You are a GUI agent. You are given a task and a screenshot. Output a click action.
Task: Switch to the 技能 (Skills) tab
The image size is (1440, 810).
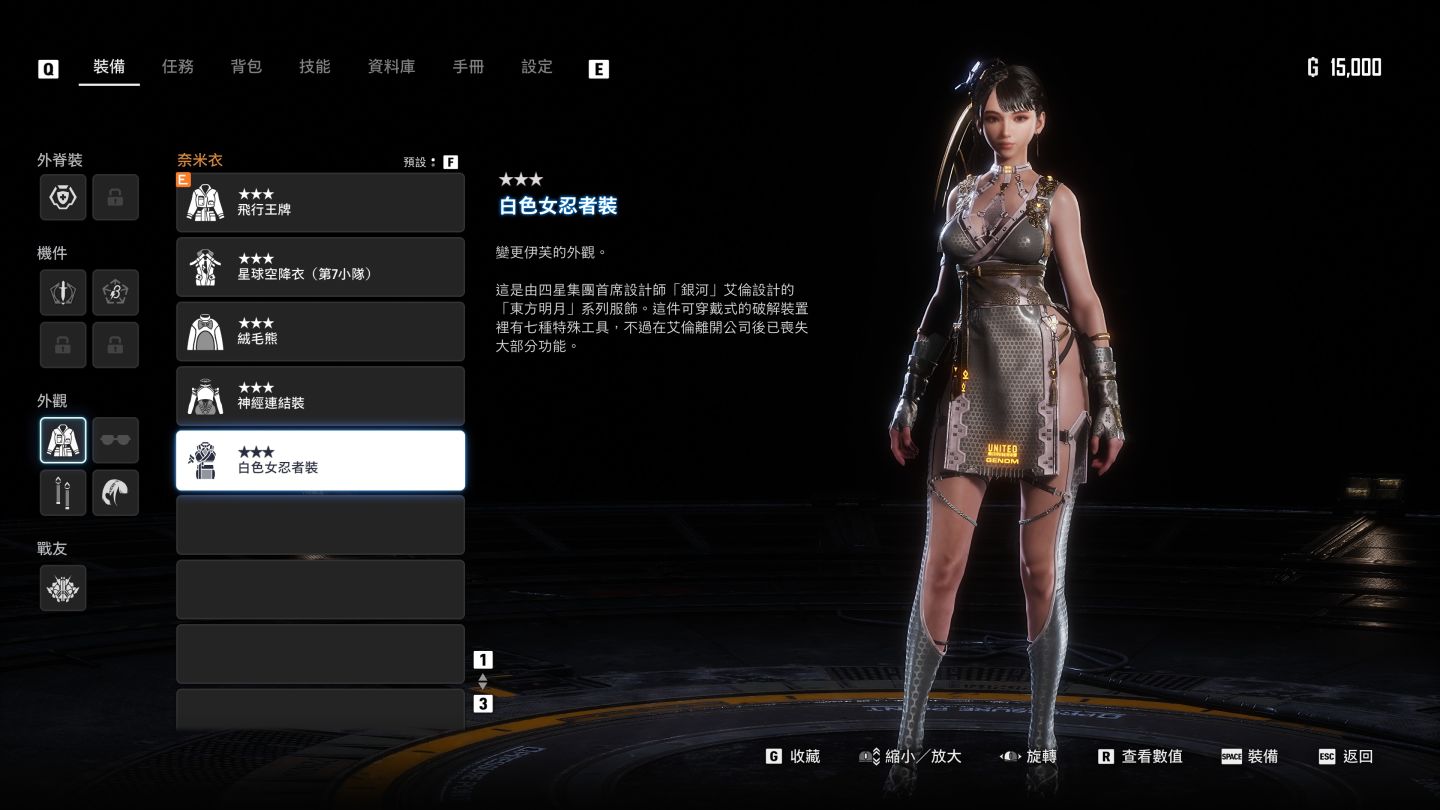pyautogui.click(x=314, y=67)
